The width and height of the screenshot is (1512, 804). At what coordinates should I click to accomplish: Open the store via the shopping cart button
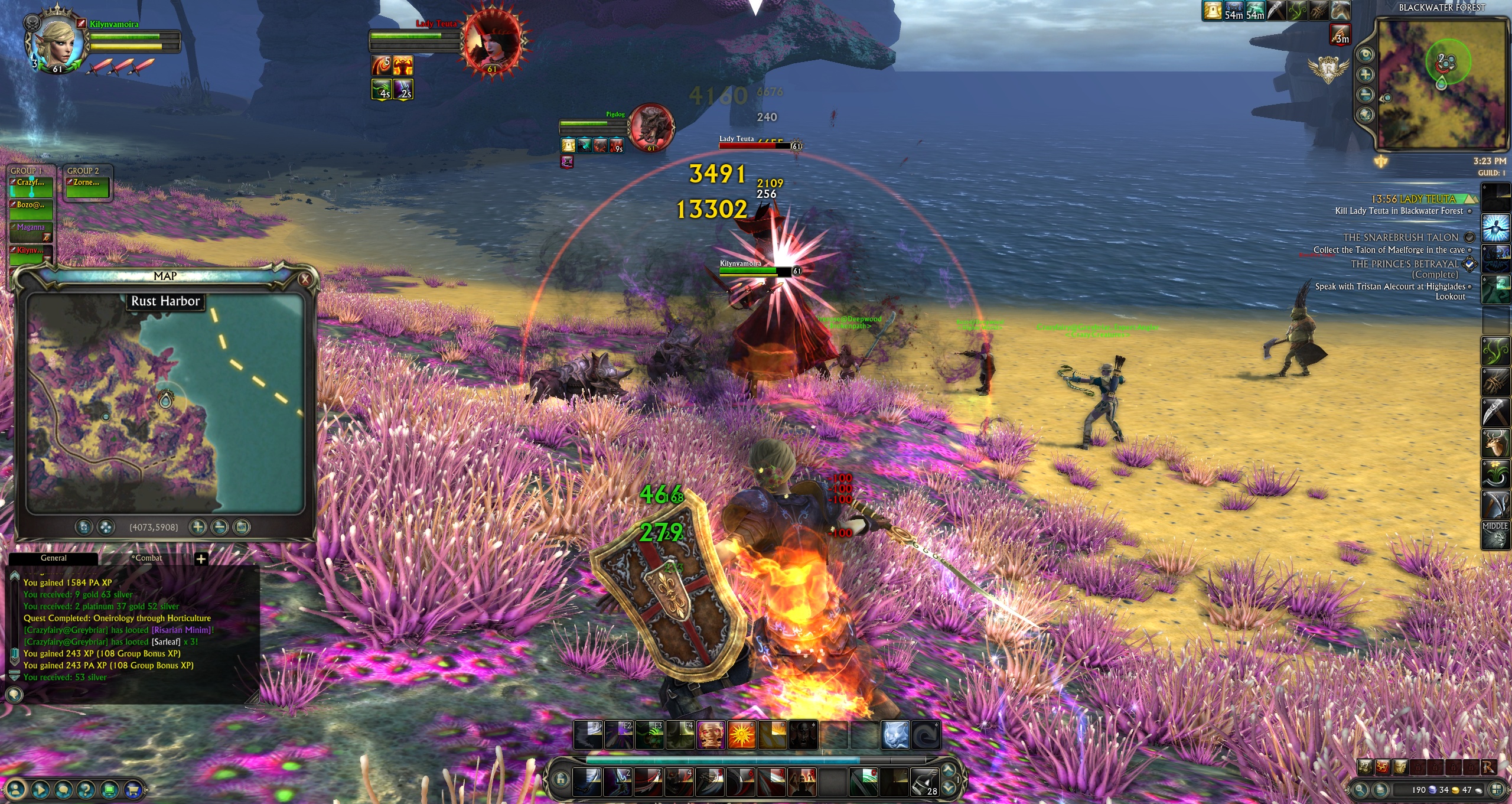click(133, 789)
